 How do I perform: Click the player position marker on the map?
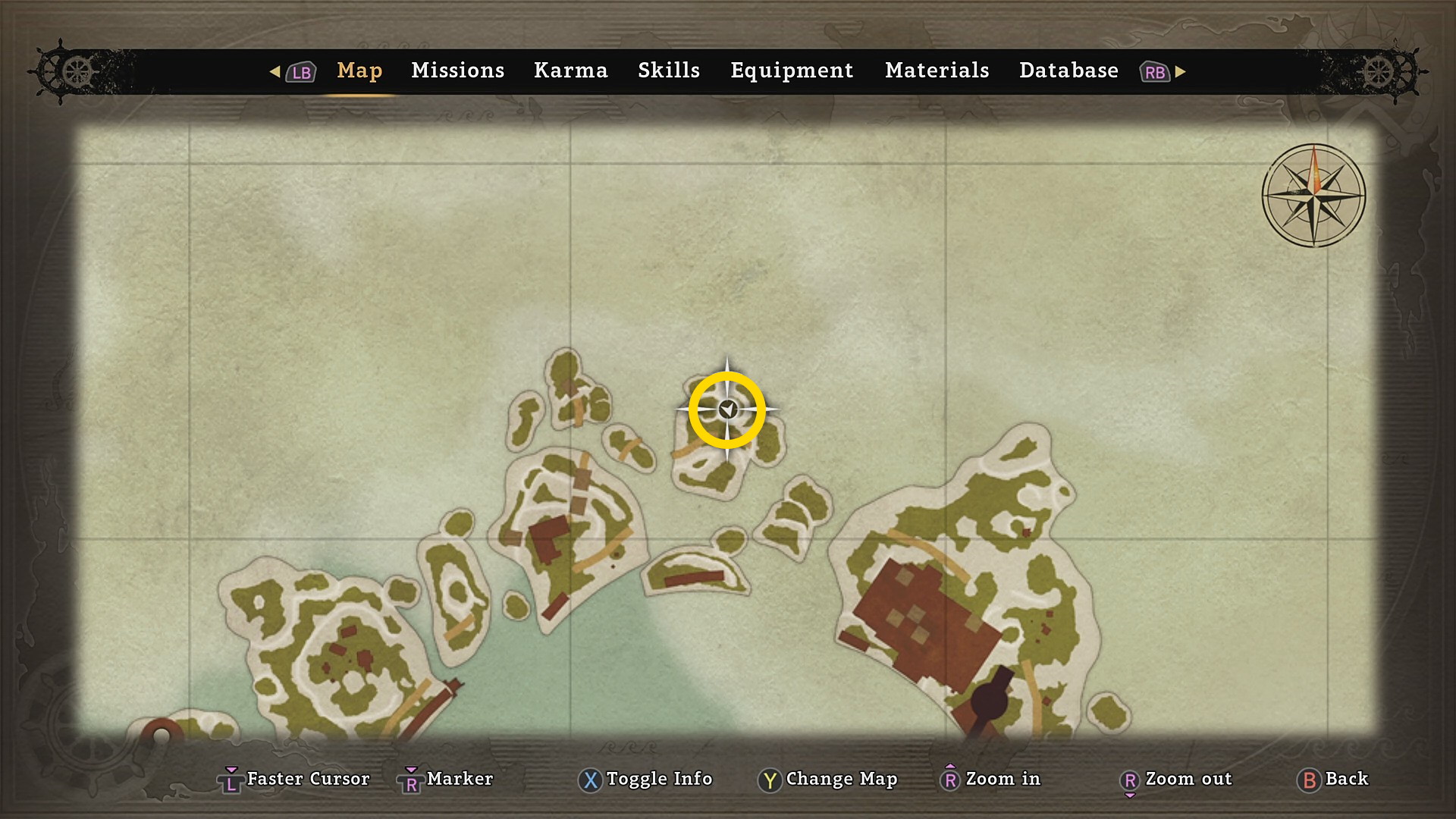[x=727, y=410]
